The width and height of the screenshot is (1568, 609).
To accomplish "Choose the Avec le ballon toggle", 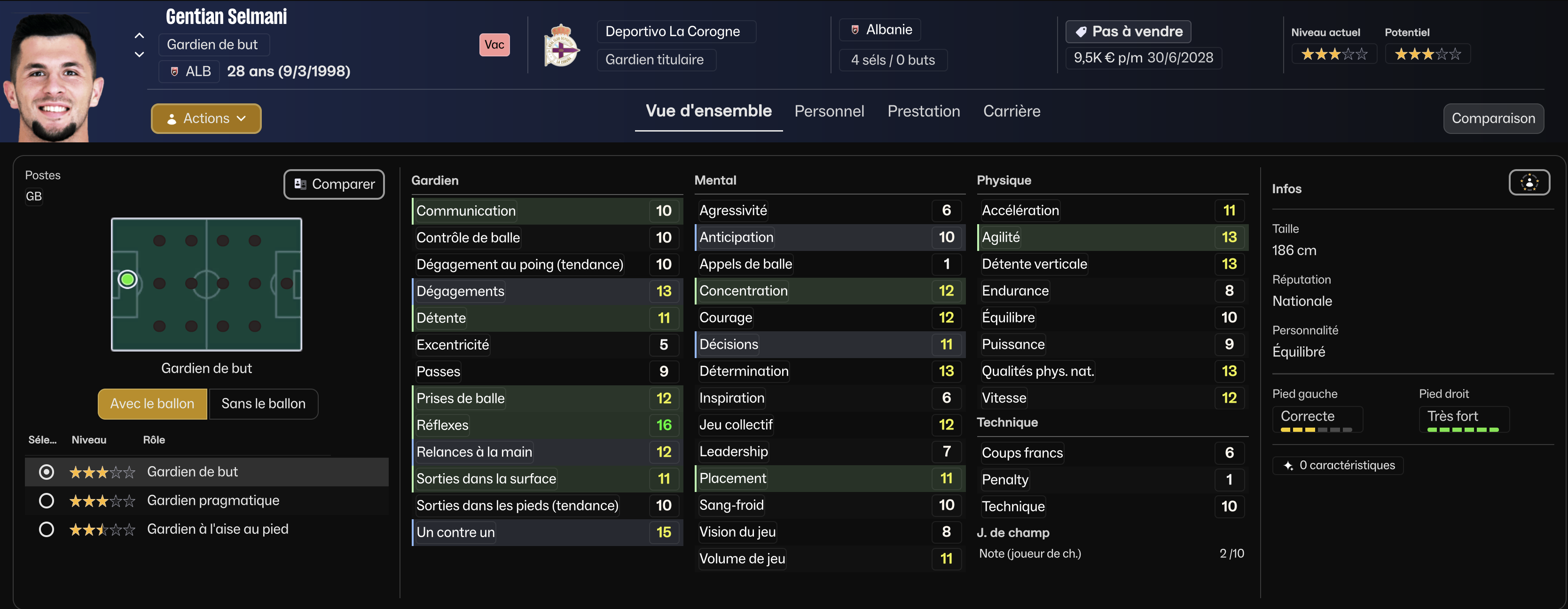I will pos(152,403).
